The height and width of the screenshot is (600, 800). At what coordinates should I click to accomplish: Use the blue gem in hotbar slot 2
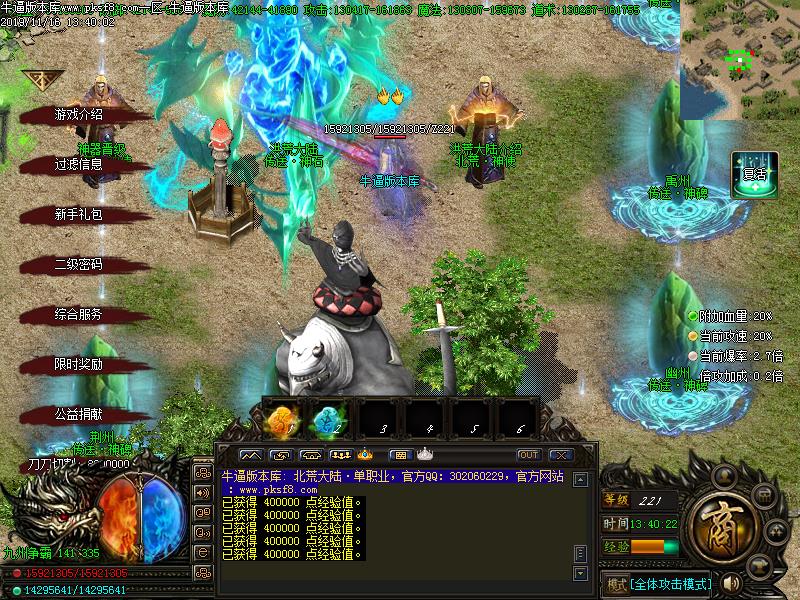point(331,420)
